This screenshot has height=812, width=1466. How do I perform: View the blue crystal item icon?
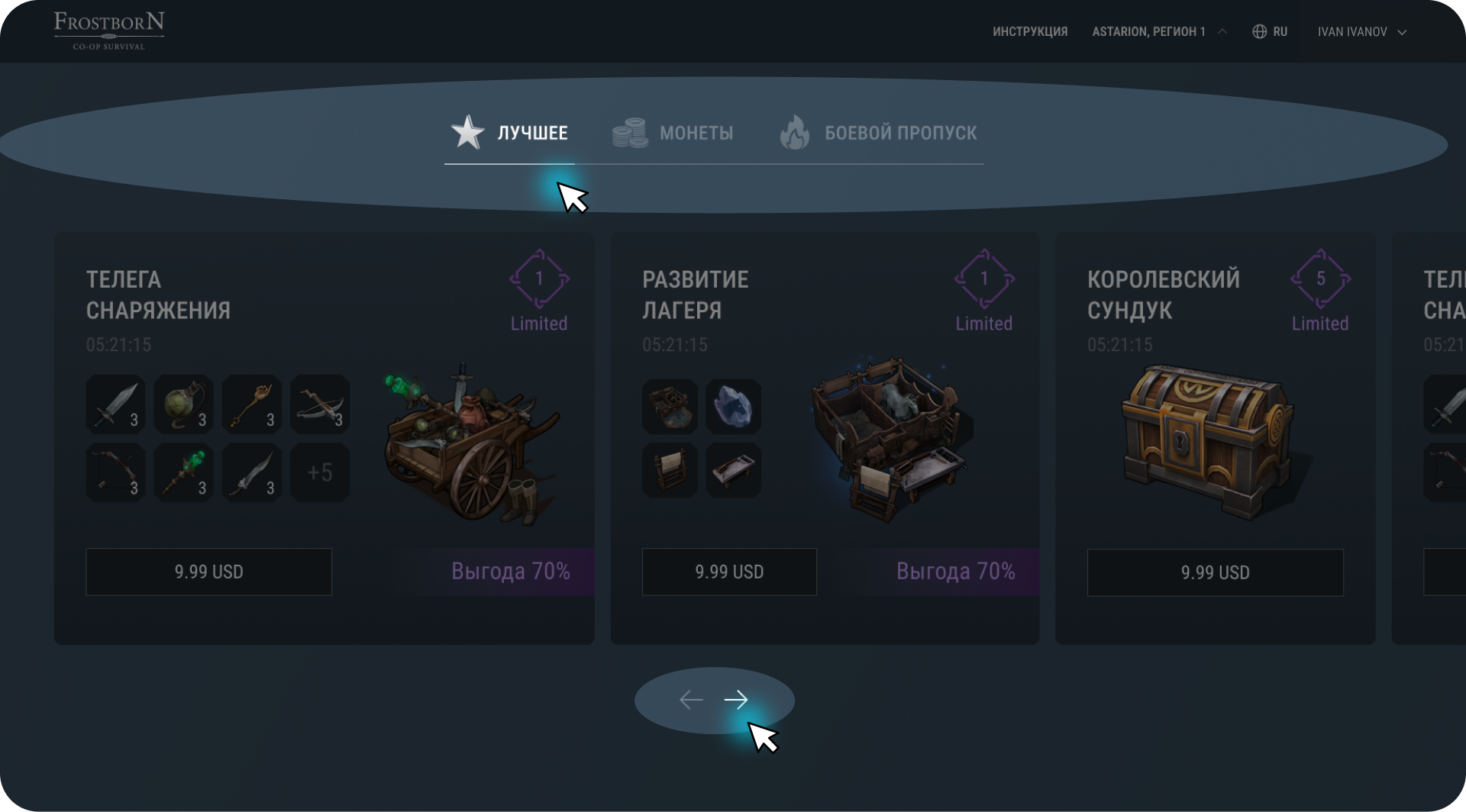733,407
